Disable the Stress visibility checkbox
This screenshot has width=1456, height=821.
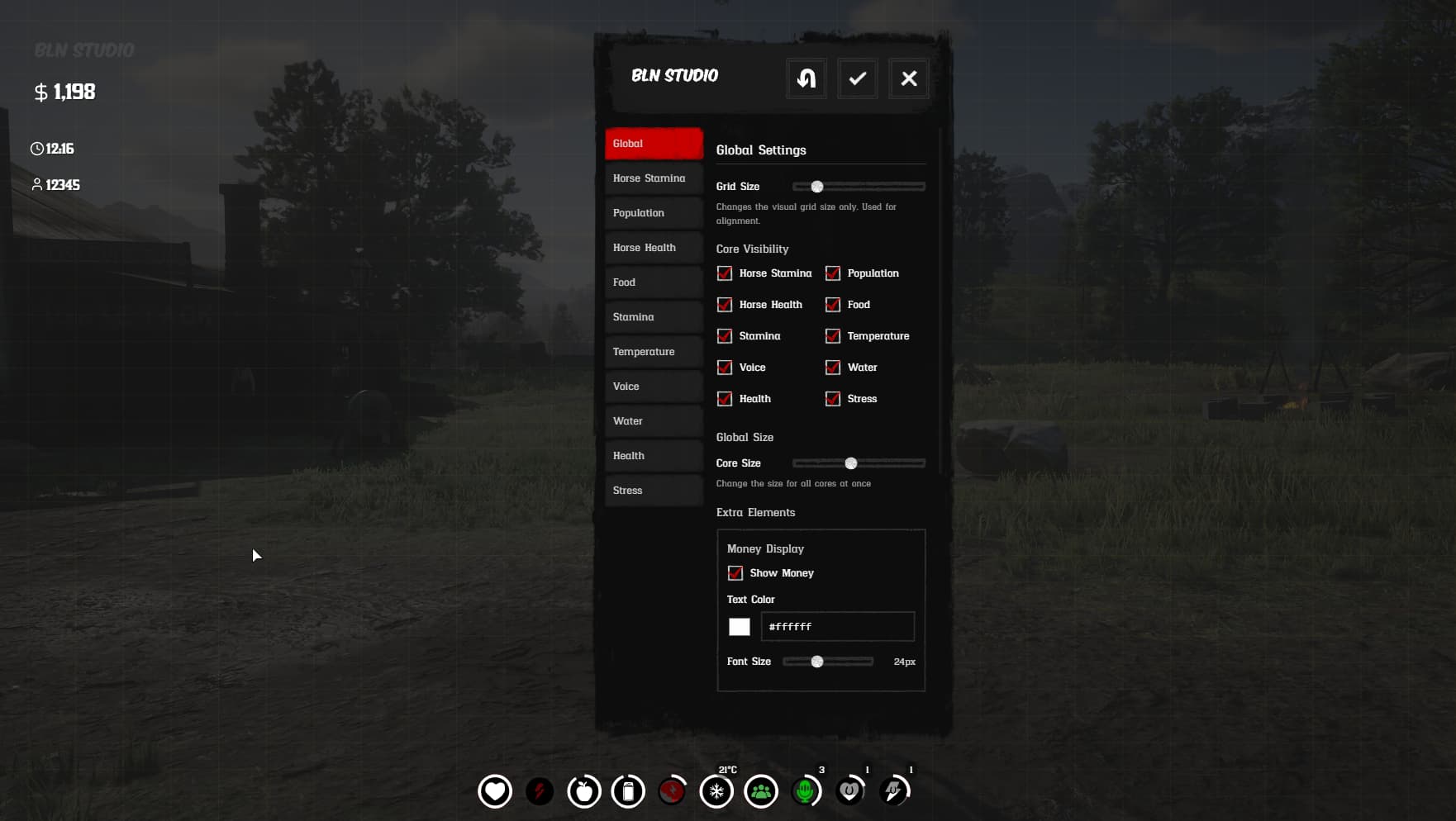click(833, 399)
